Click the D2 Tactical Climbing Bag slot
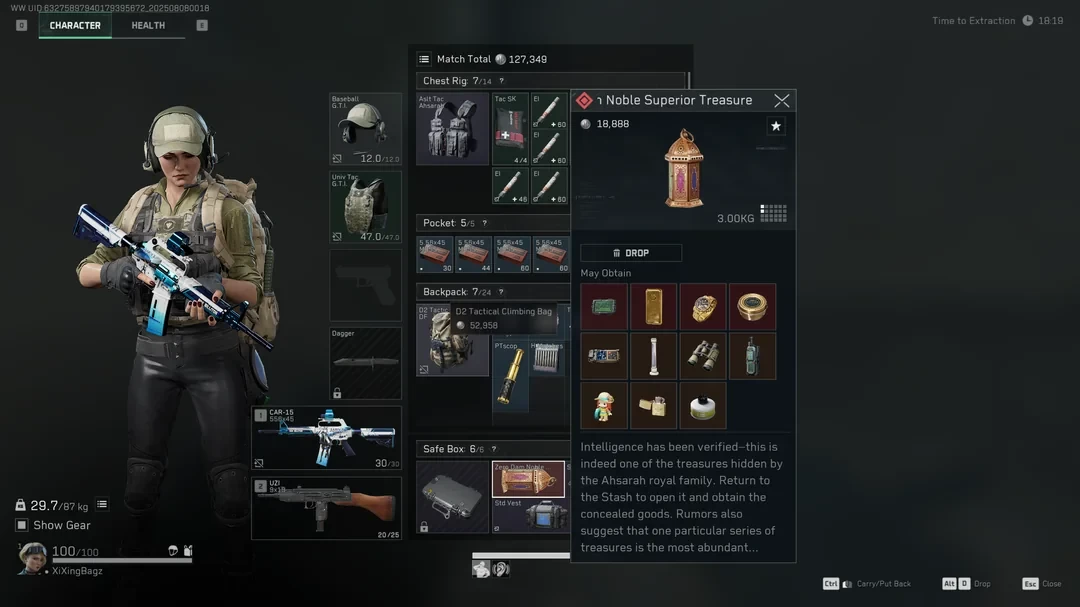This screenshot has width=1080, height=607. [x=452, y=340]
